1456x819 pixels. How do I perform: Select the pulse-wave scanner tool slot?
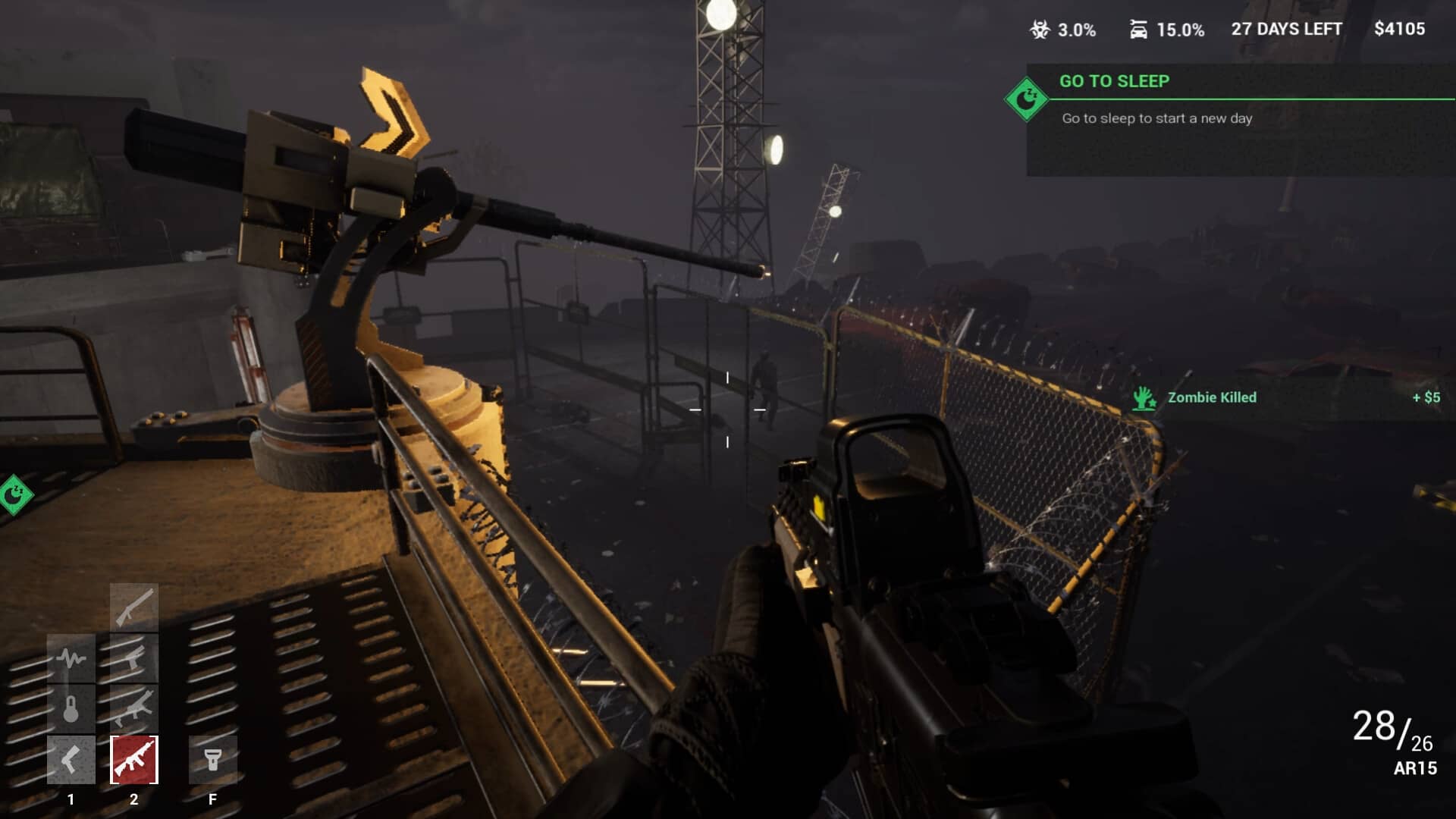[x=71, y=657]
